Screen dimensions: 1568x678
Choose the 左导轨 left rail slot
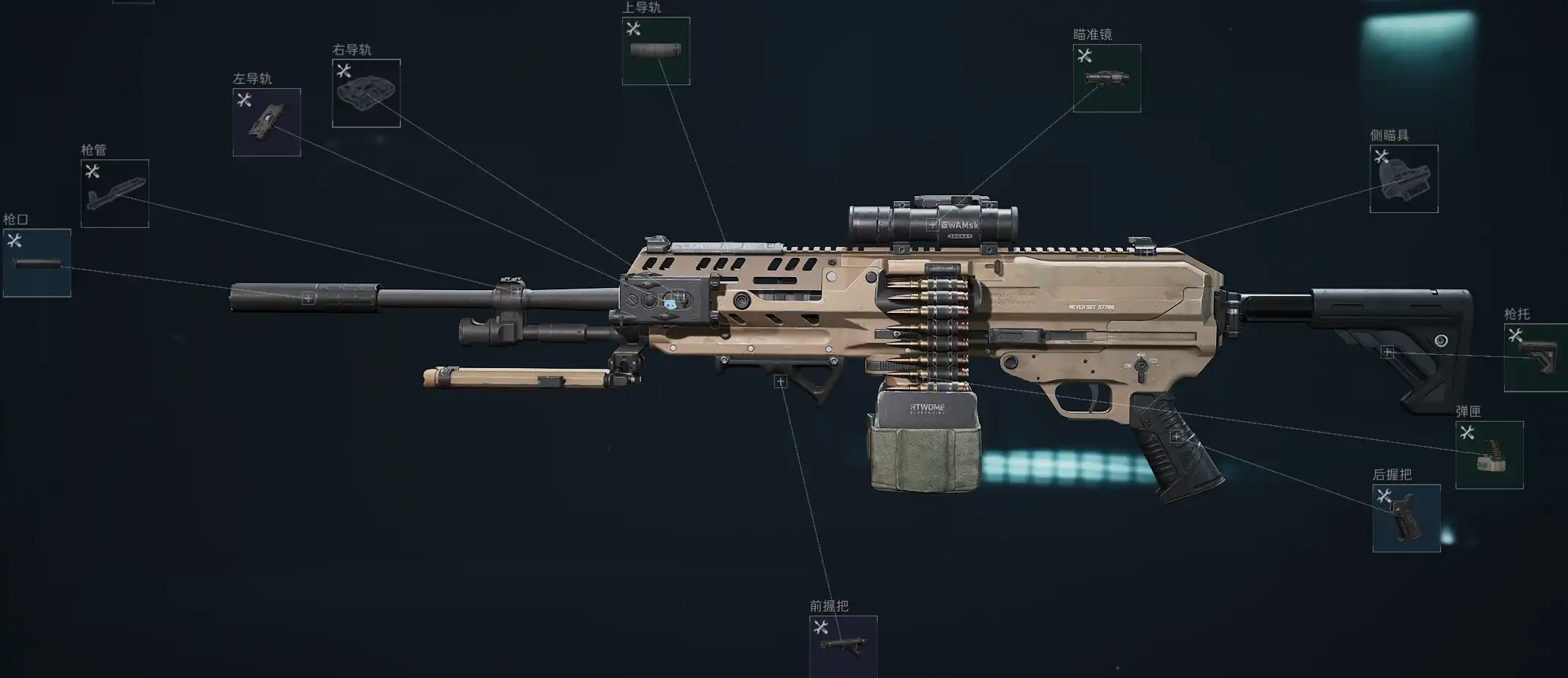[x=267, y=123]
